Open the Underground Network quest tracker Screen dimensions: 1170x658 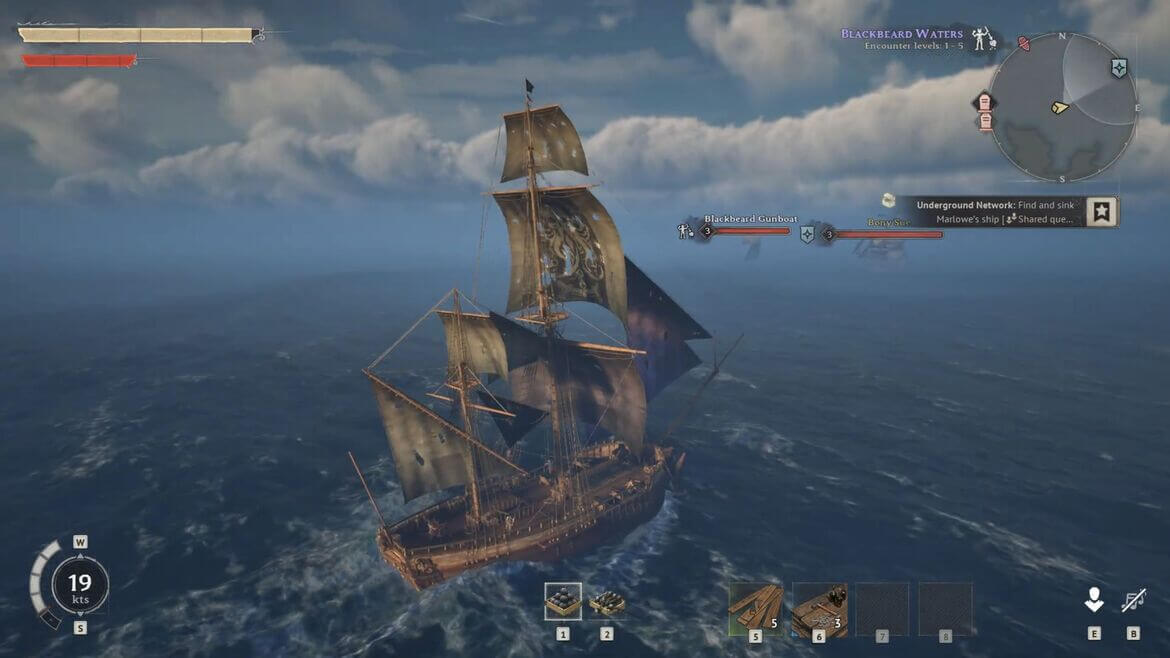tap(995, 212)
